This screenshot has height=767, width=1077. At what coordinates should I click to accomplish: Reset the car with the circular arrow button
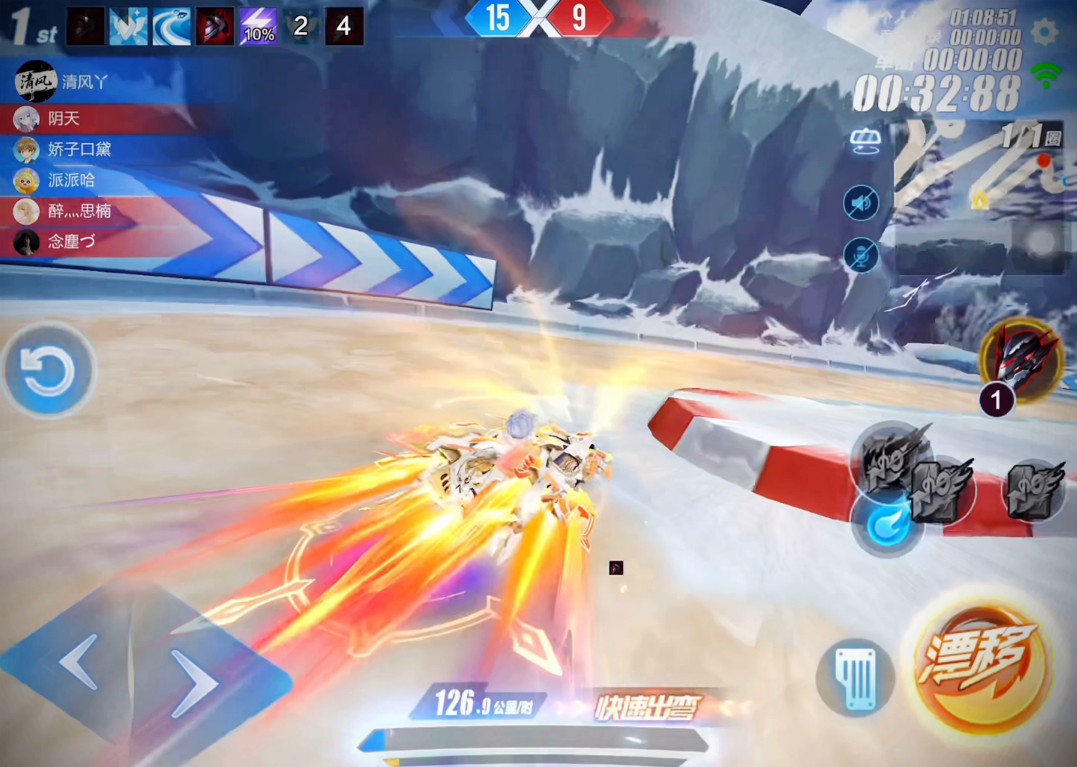[48, 371]
